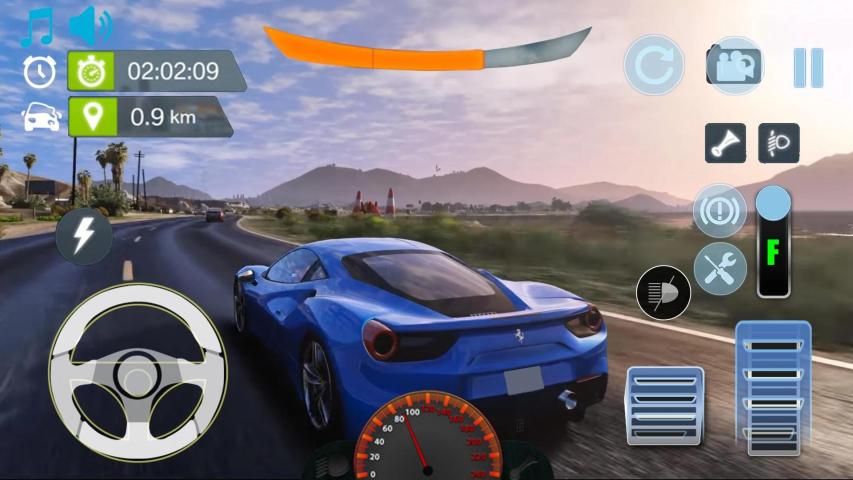Image resolution: width=853 pixels, height=480 pixels.
Task: Pause the game
Action: coord(808,67)
